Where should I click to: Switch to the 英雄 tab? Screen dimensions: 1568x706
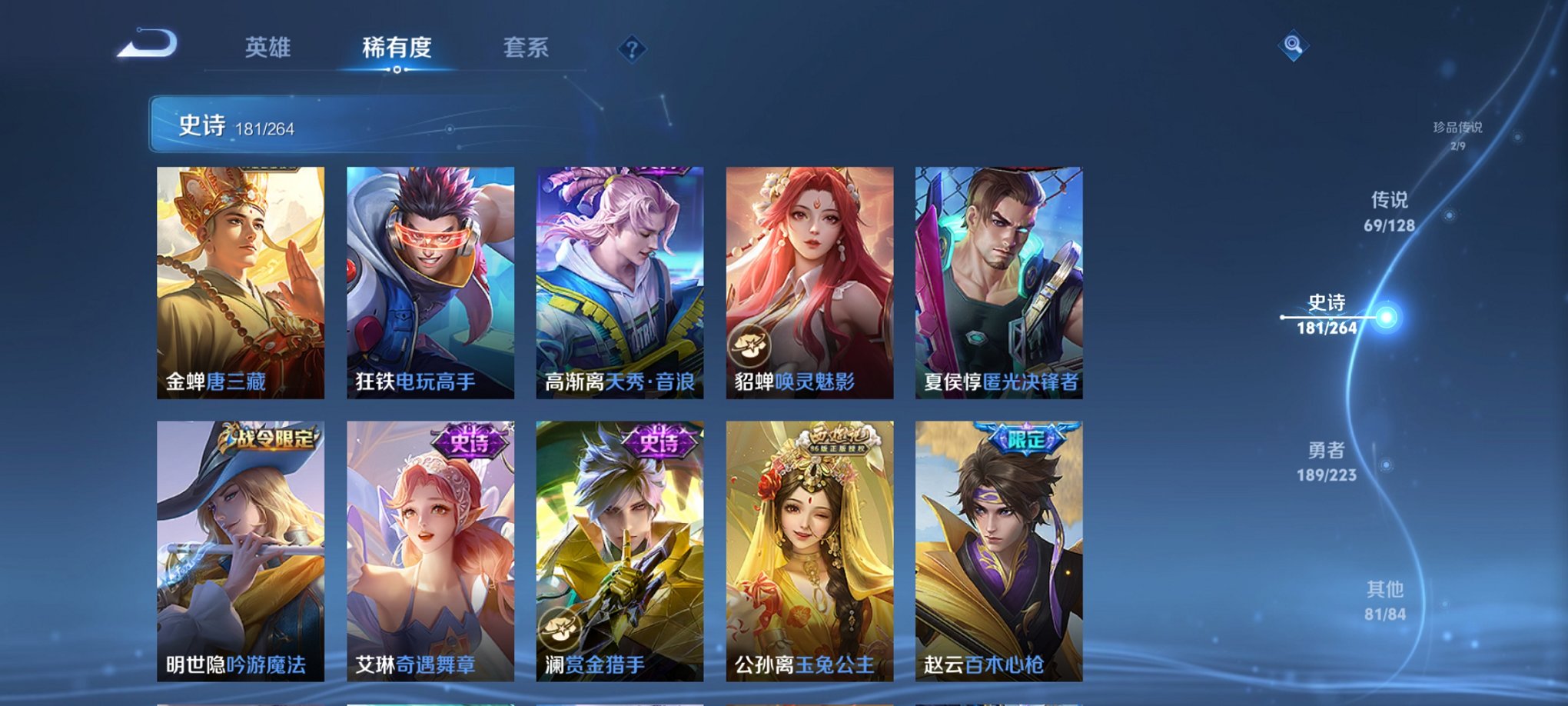pos(267,48)
